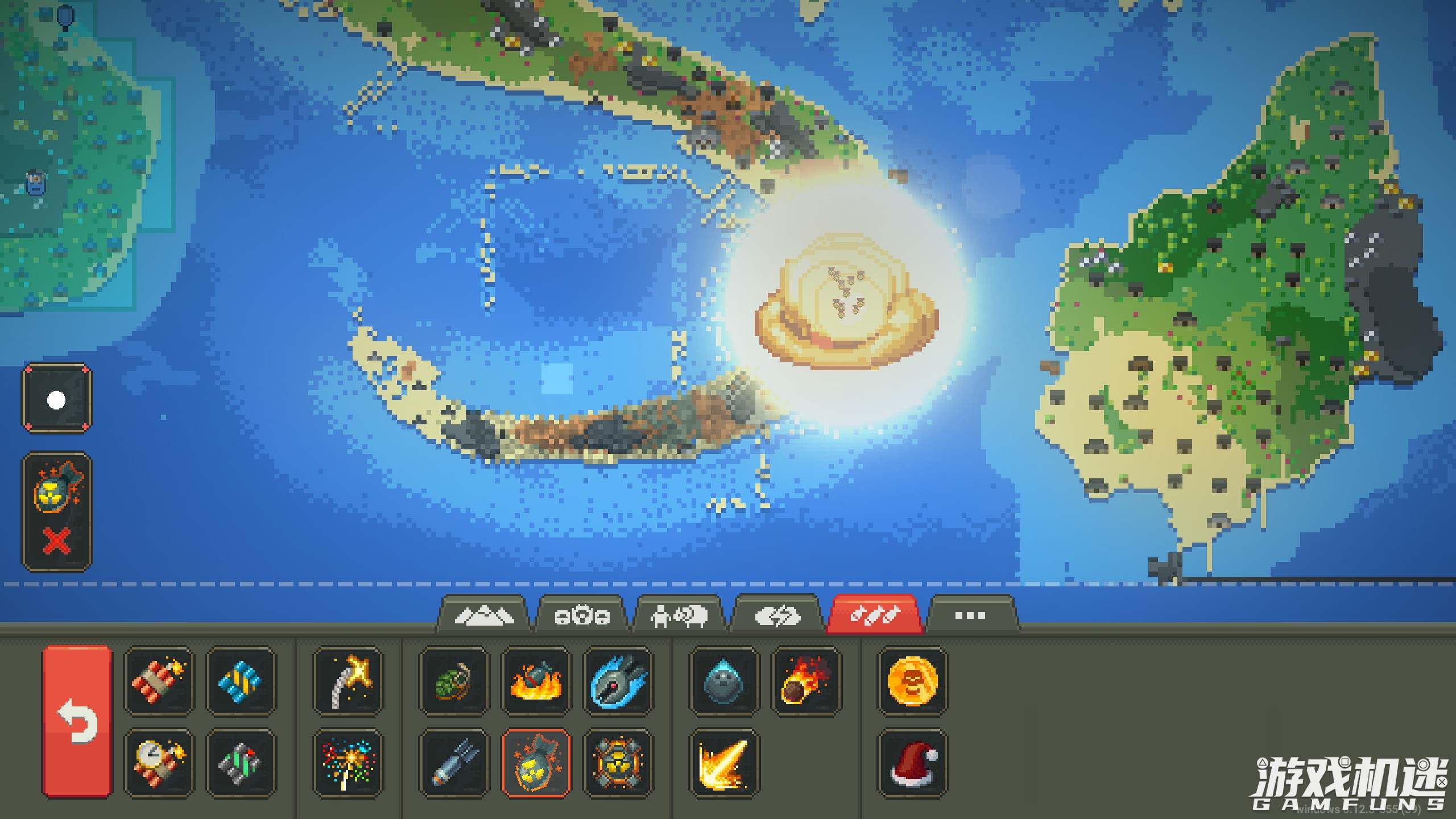Launch the colorful fireworks power

pyautogui.click(x=348, y=763)
